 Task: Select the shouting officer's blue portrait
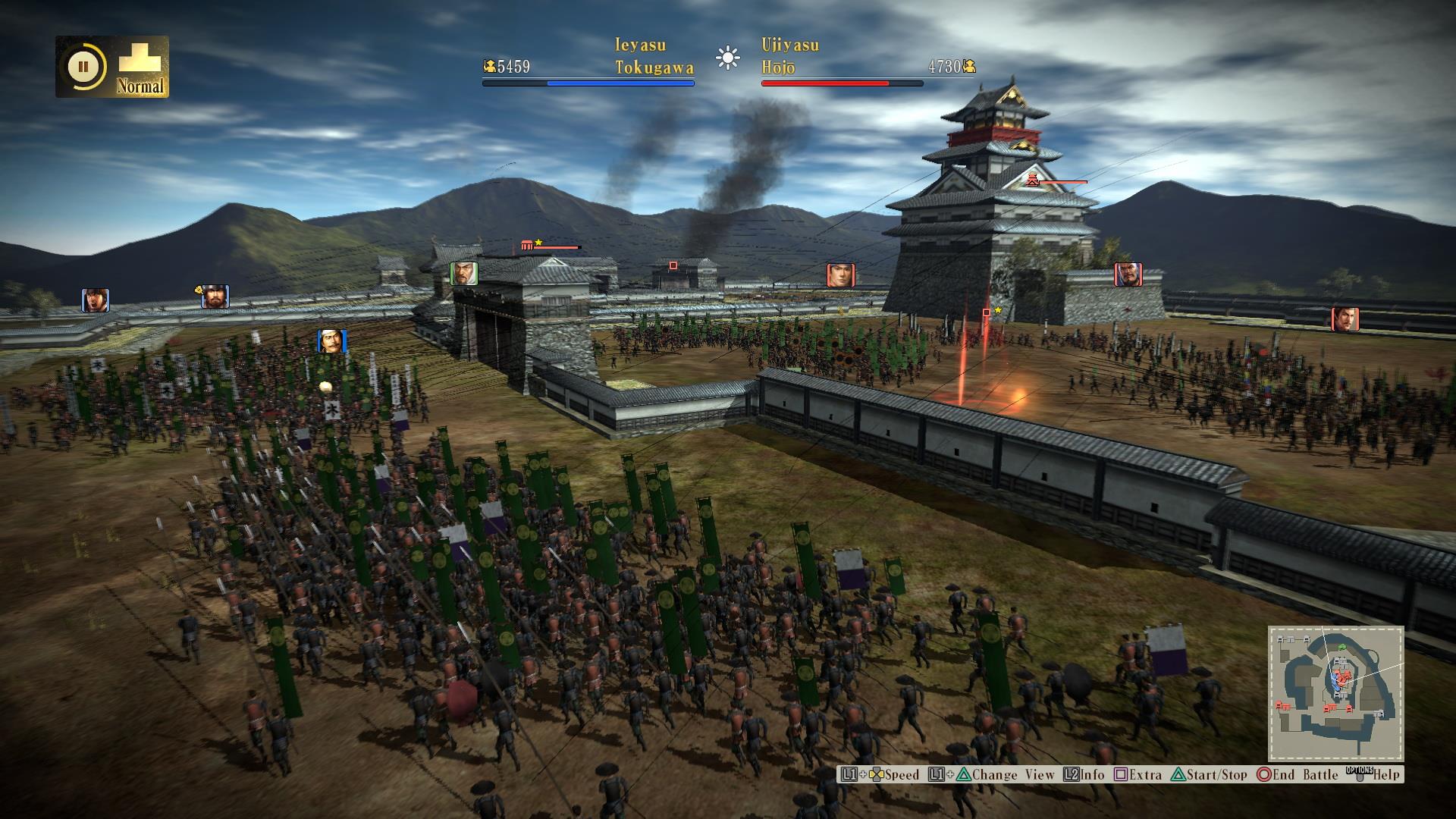pyautogui.click(x=96, y=300)
